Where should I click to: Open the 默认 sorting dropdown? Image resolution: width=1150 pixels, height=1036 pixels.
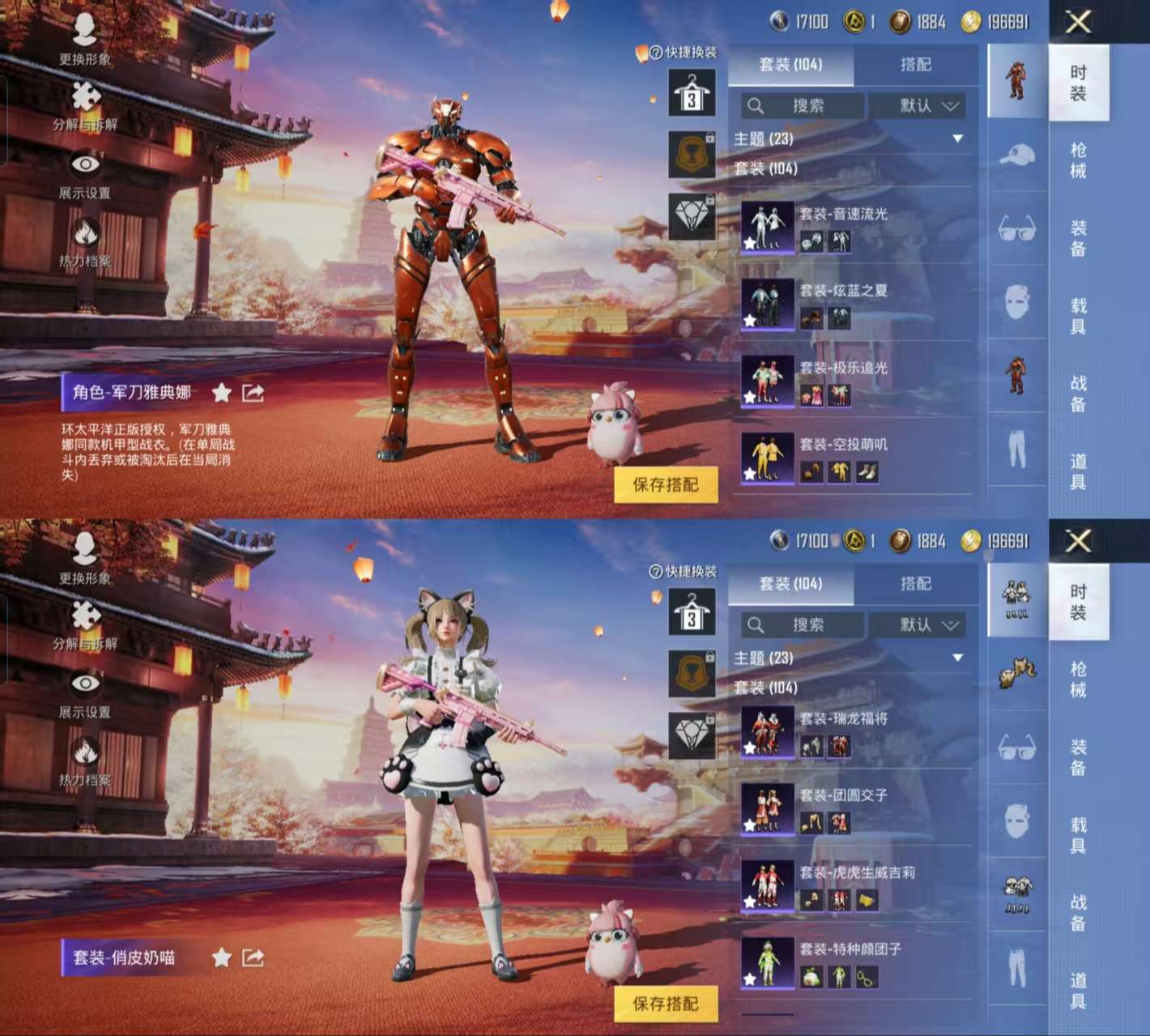918,106
